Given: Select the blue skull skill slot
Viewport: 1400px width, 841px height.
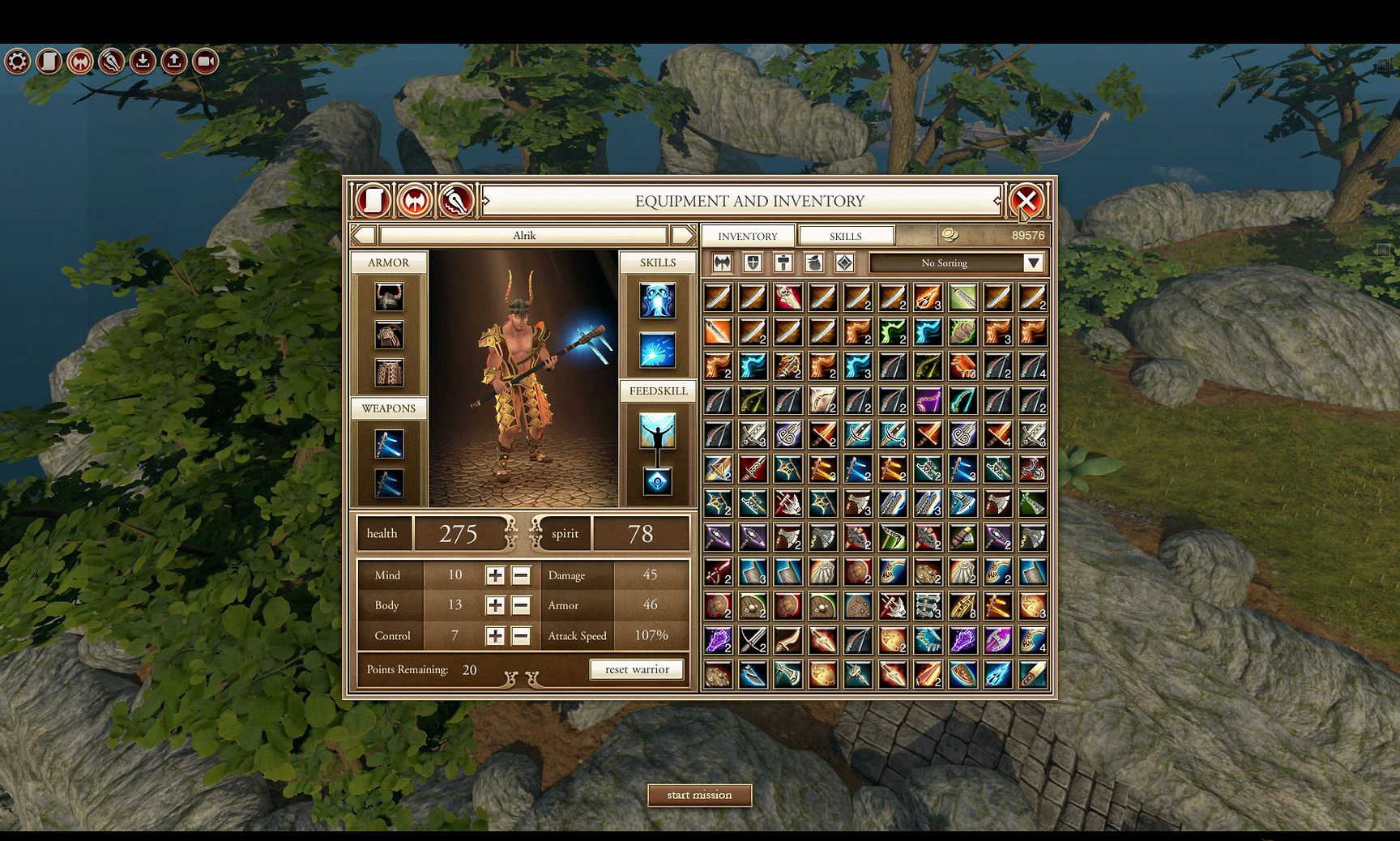Looking at the screenshot, I should point(657,301).
